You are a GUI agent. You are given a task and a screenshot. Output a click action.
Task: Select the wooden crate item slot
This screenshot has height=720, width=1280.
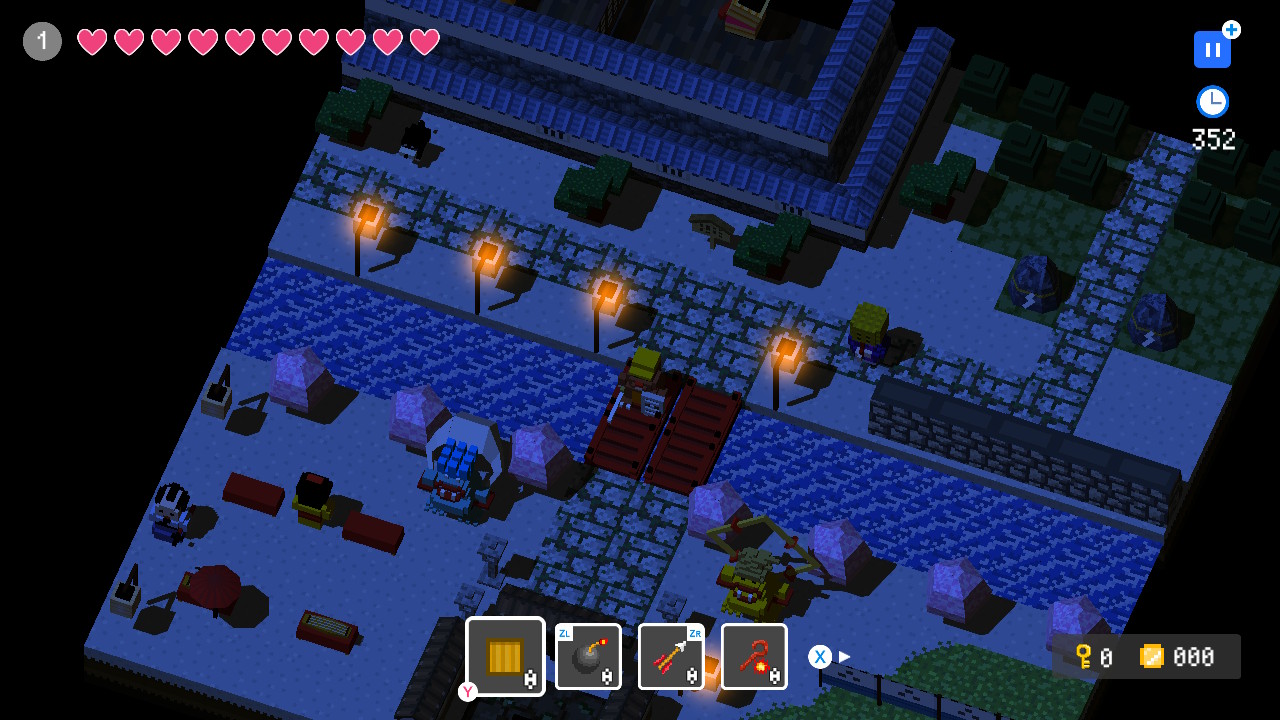[503, 656]
